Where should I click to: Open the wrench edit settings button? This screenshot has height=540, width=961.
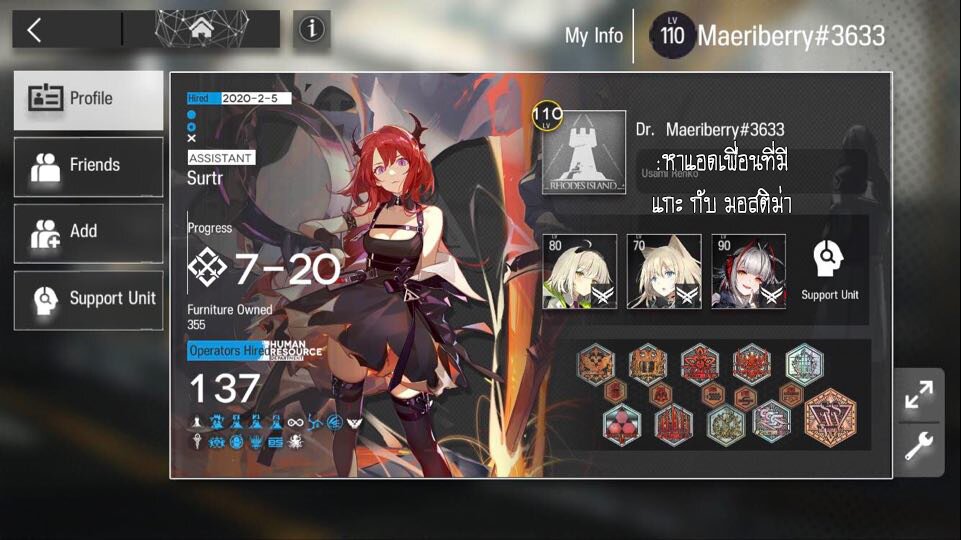(x=918, y=447)
